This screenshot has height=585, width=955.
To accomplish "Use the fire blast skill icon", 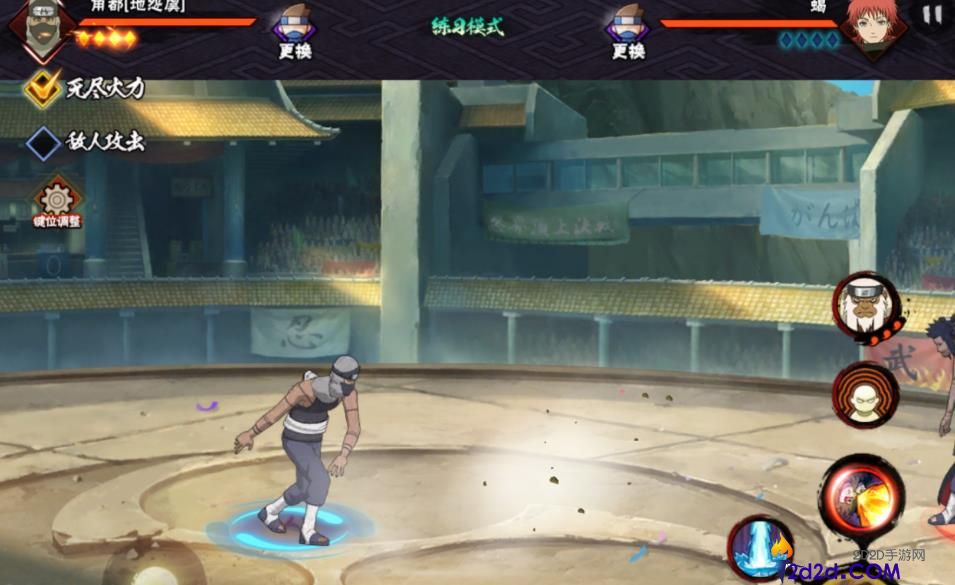I will pyautogui.click(x=862, y=494).
